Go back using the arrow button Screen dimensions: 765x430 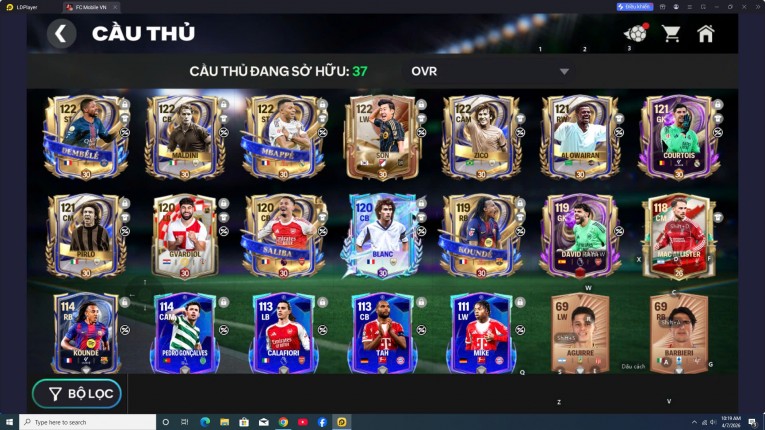coord(61,34)
